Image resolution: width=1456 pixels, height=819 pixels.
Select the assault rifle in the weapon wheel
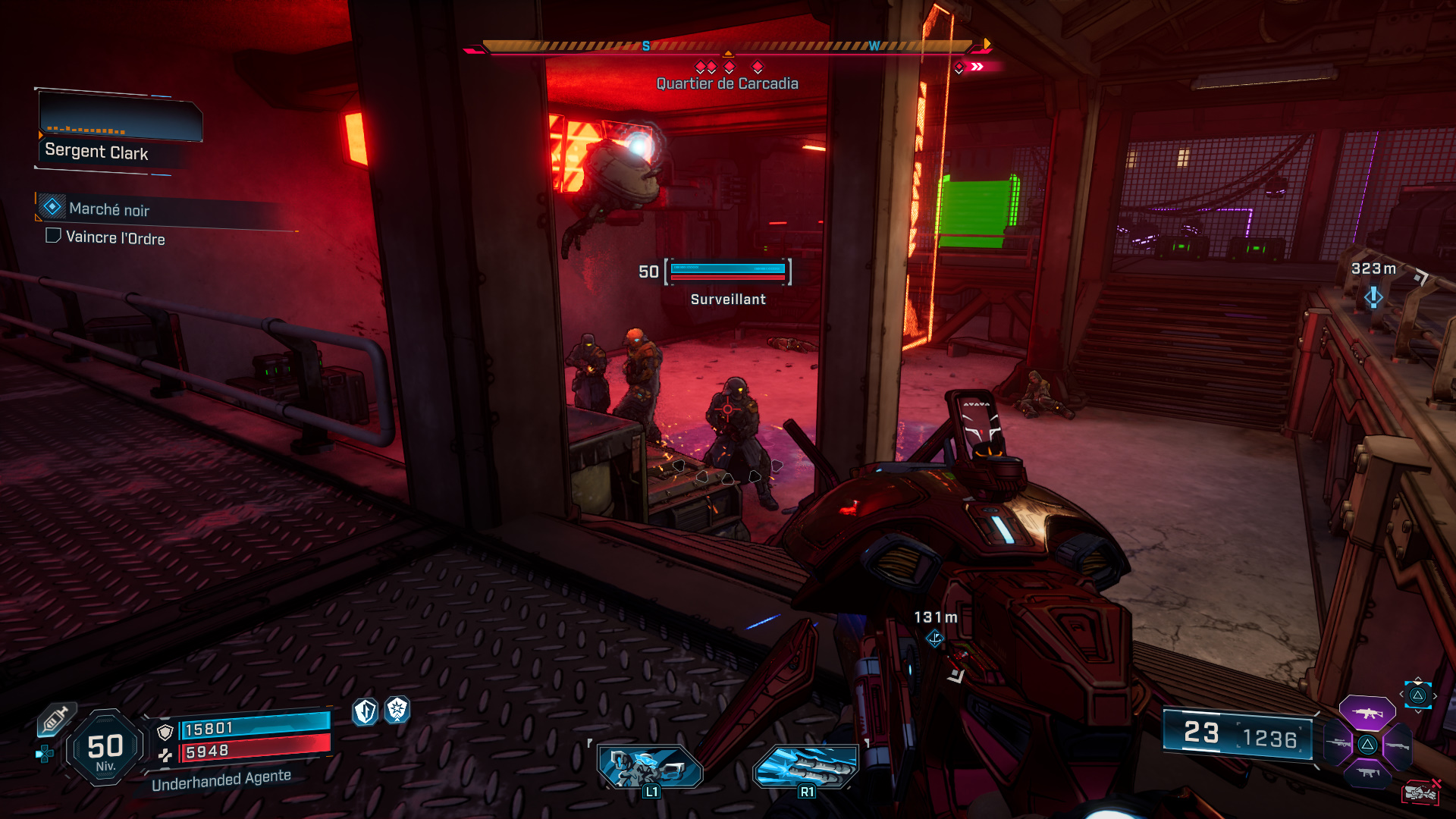[1367, 714]
